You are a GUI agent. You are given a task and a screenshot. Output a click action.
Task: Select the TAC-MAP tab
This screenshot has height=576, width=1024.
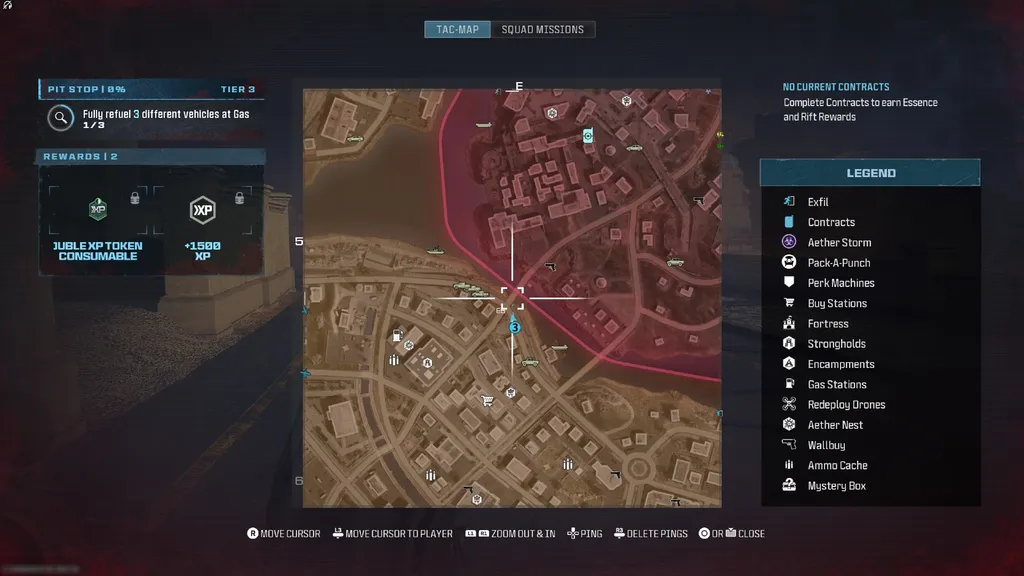tap(458, 29)
